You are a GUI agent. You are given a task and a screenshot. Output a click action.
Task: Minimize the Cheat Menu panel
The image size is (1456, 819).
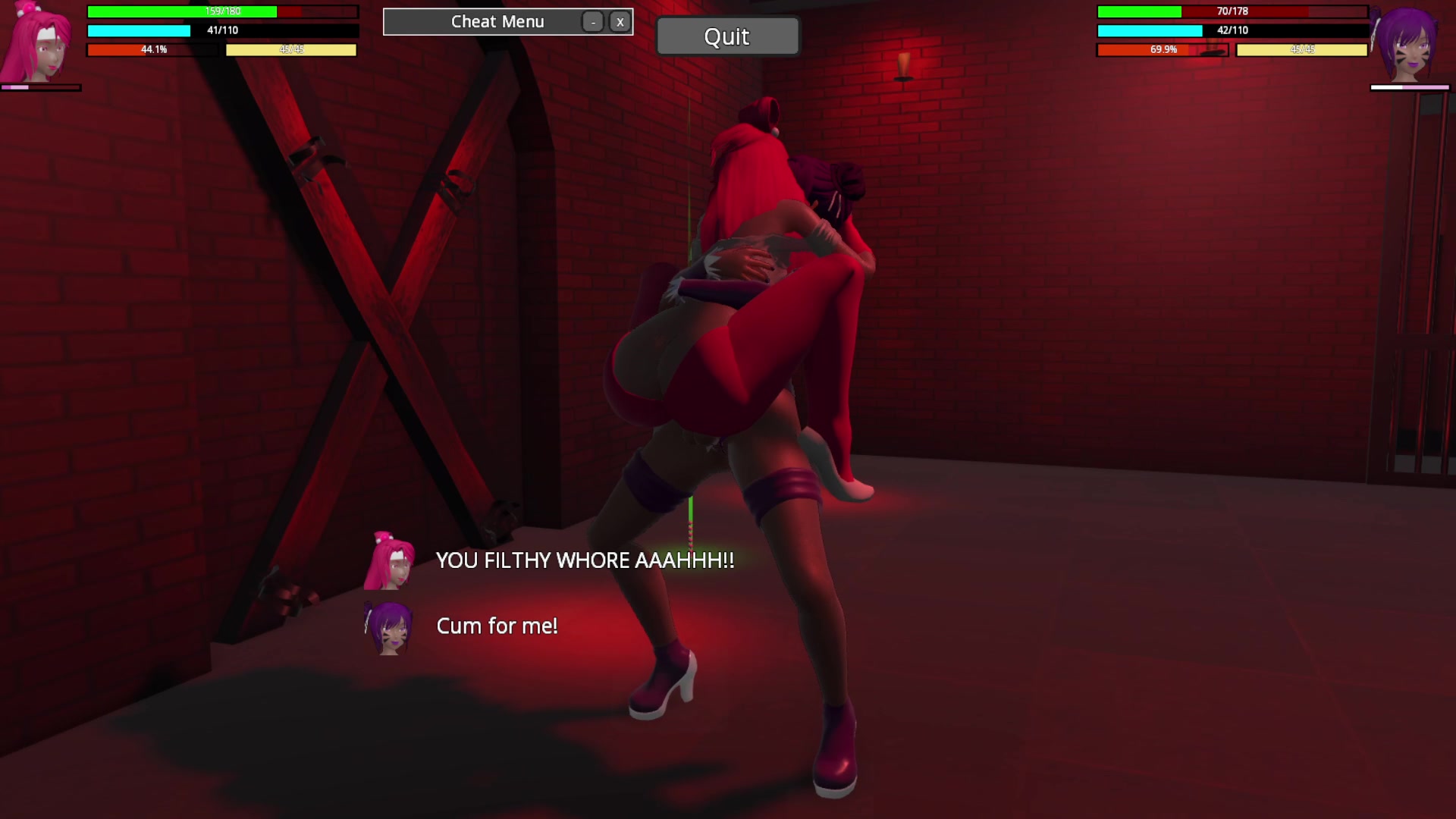(x=592, y=22)
